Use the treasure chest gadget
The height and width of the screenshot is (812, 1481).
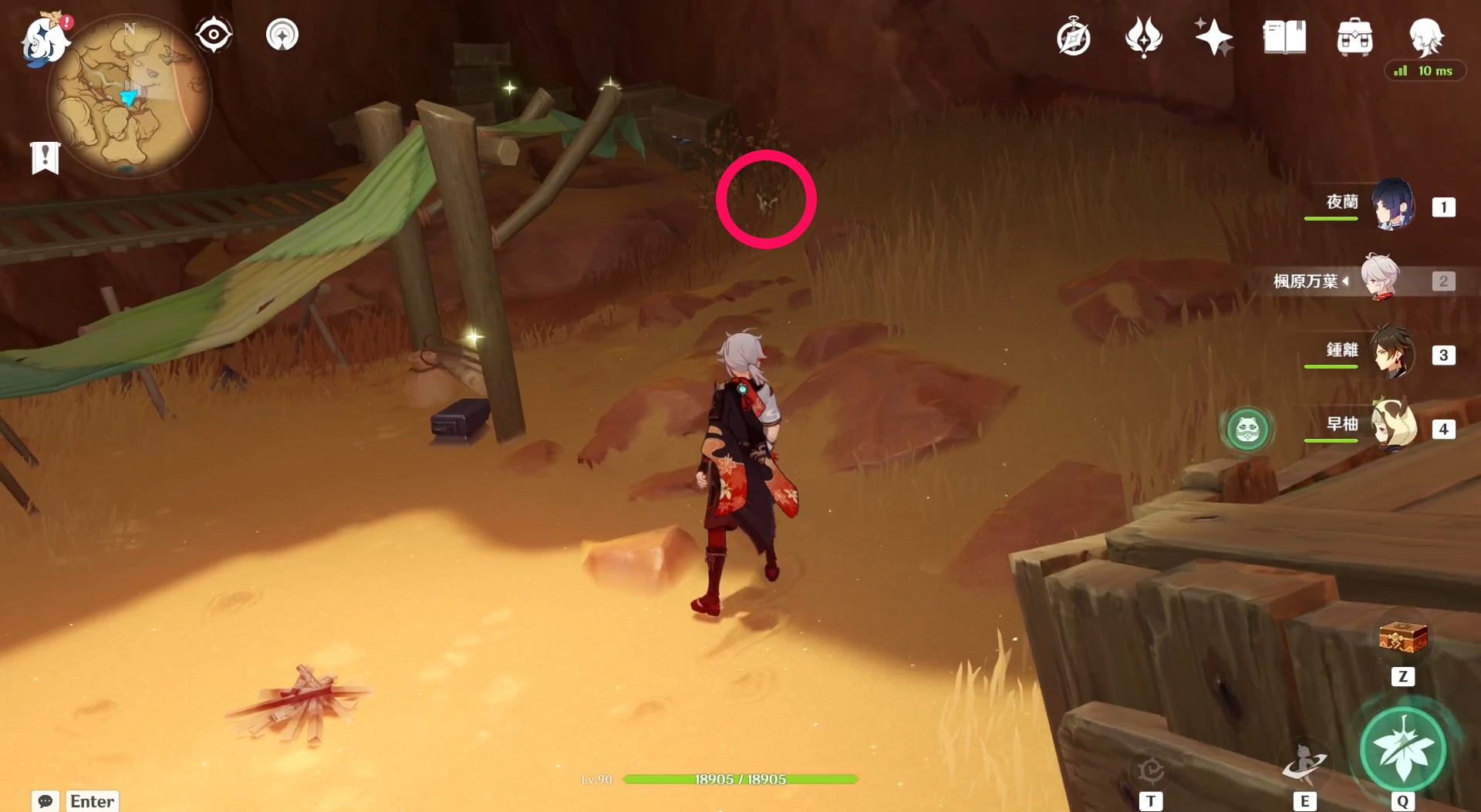(x=1403, y=638)
